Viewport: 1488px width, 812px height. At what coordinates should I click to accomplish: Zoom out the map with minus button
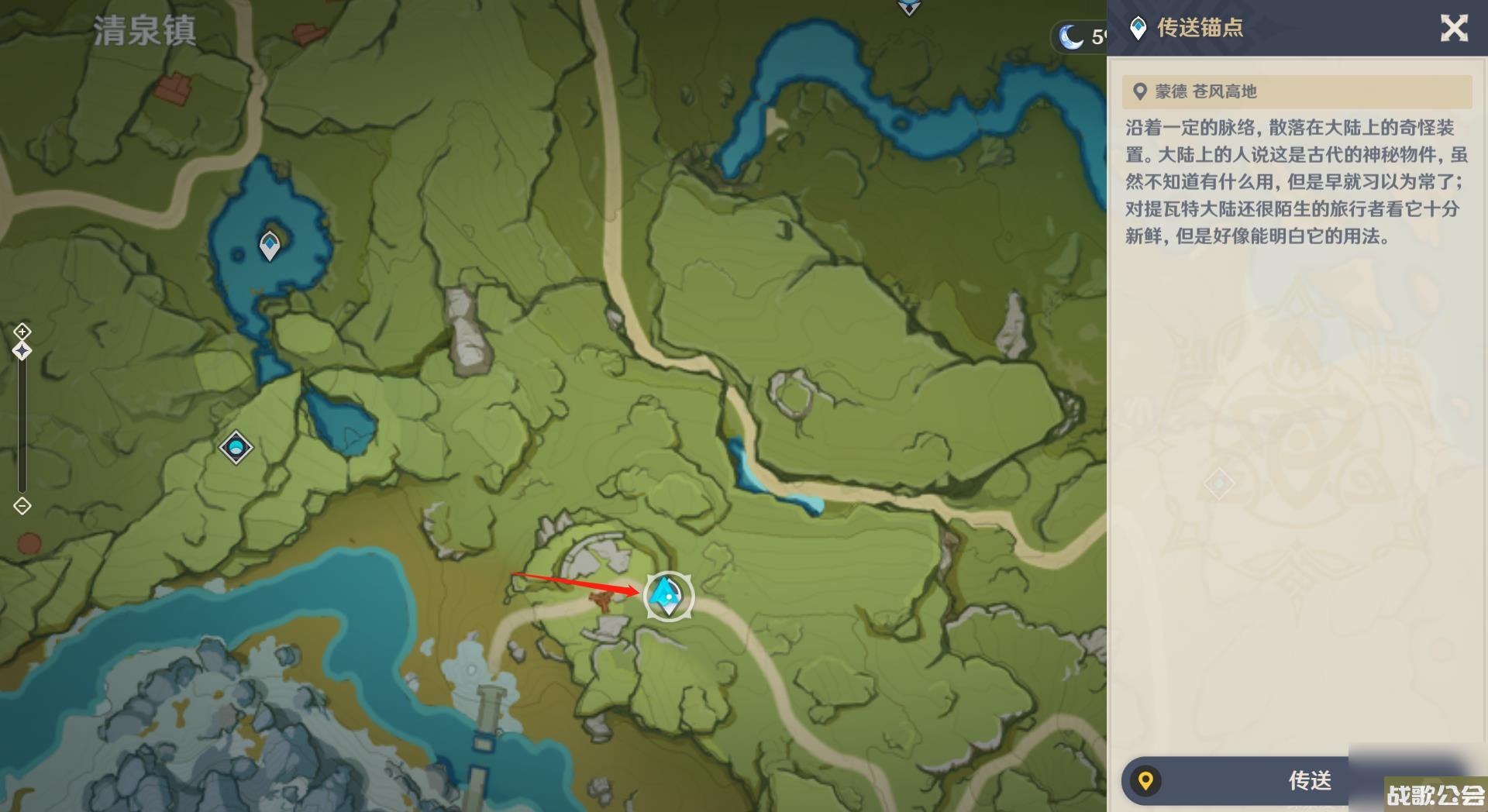[x=22, y=506]
